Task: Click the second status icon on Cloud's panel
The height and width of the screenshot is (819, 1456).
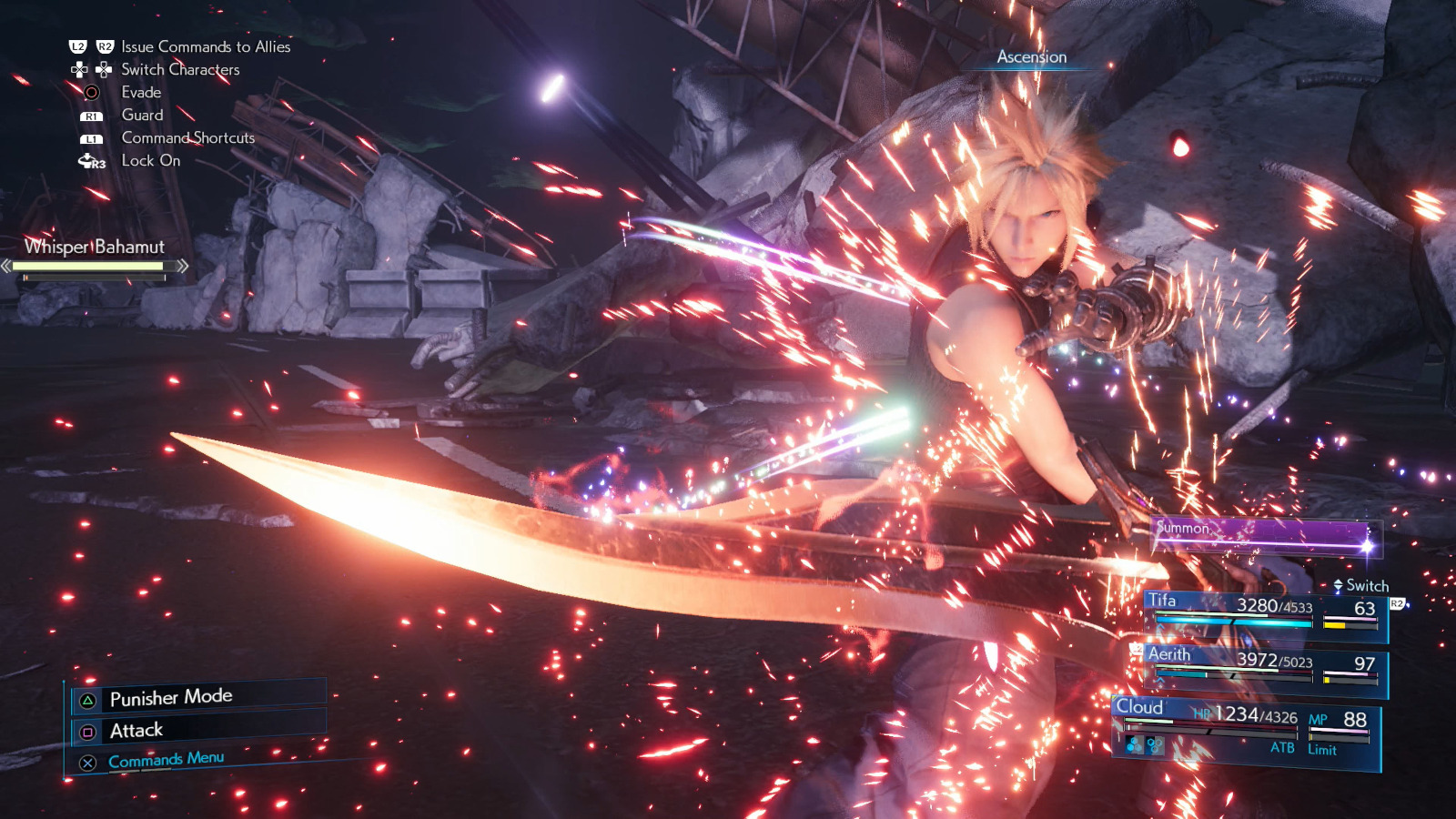Action: pyautogui.click(x=1154, y=745)
